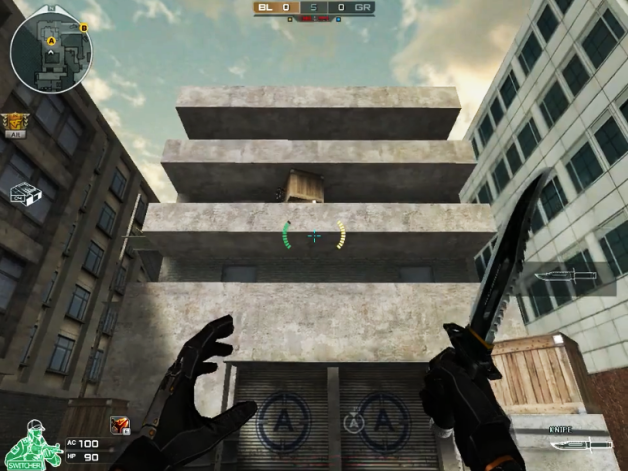
Task: Click the C4 bomb box icon
Action: (x=25, y=193)
